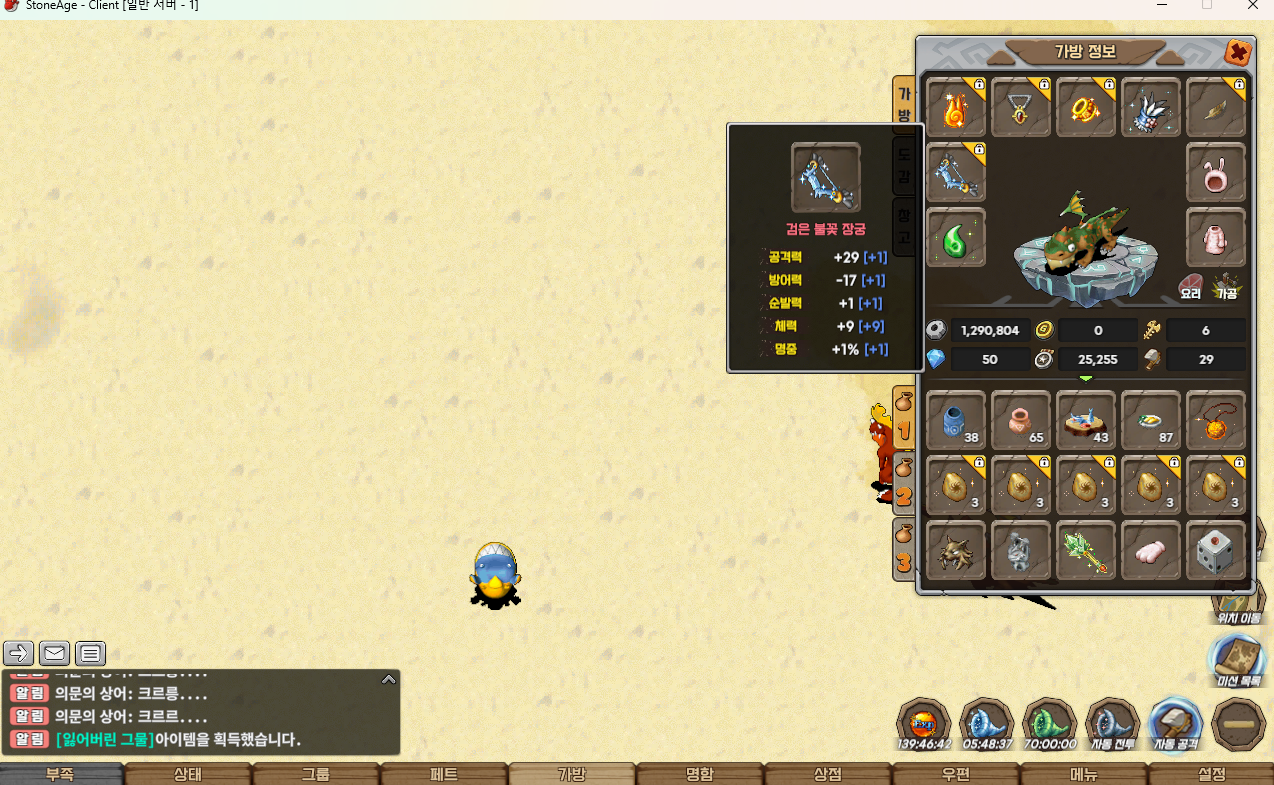Click the pink bunny hood equipment slot

(x=1216, y=172)
